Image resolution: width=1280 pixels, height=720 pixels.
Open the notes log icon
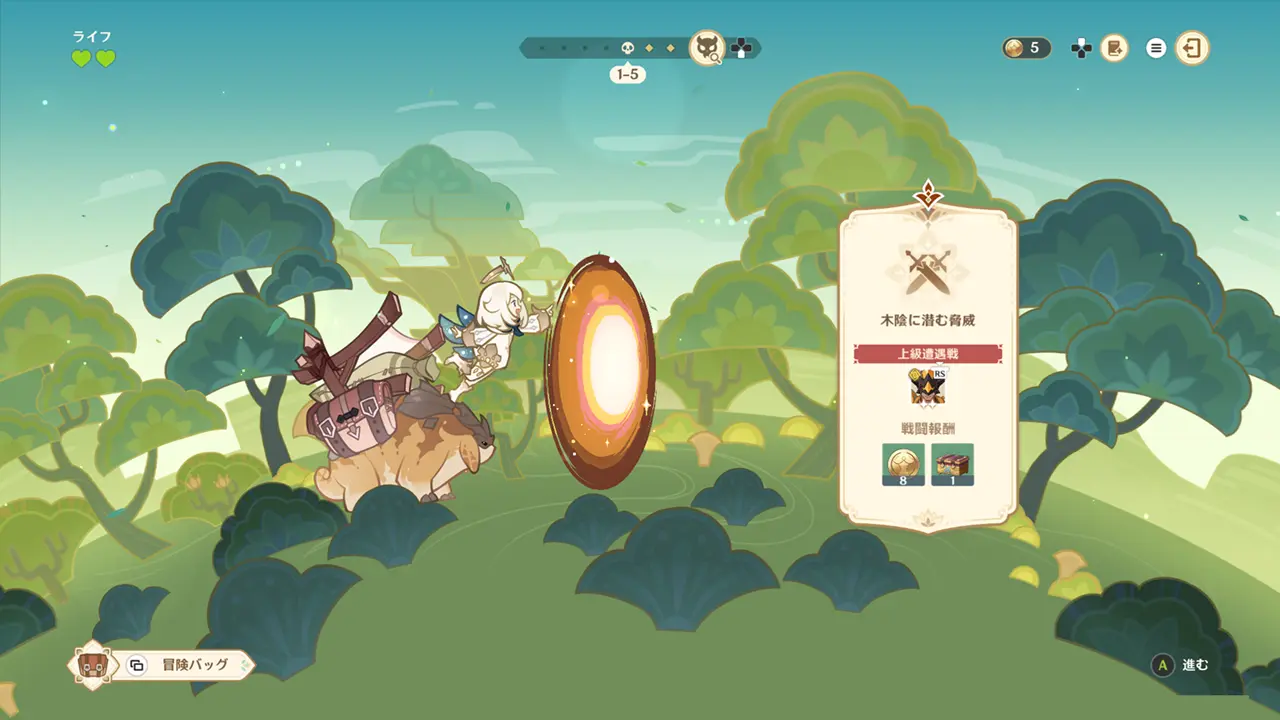(x=1114, y=47)
